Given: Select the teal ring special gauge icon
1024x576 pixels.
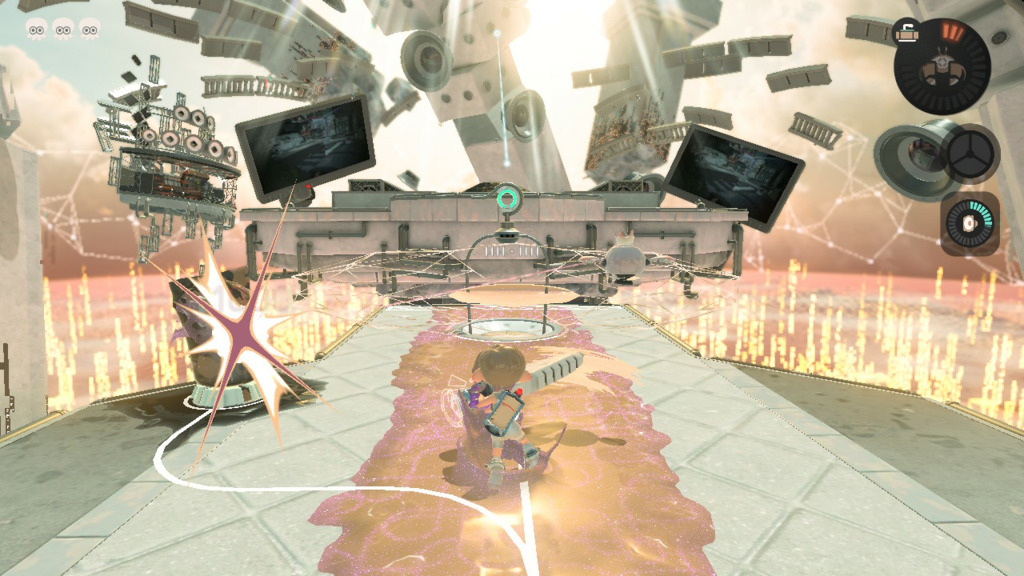Looking at the screenshot, I should click(x=968, y=223).
